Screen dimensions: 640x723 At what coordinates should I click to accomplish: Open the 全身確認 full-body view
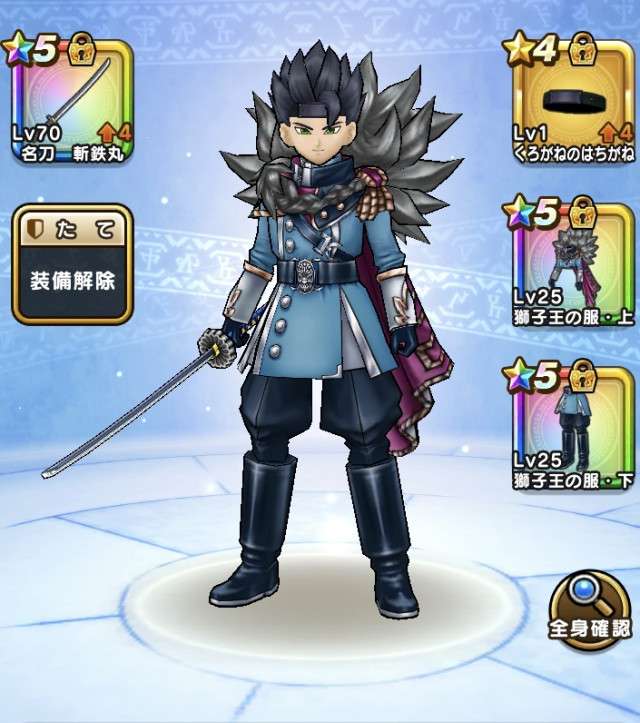click(592, 610)
